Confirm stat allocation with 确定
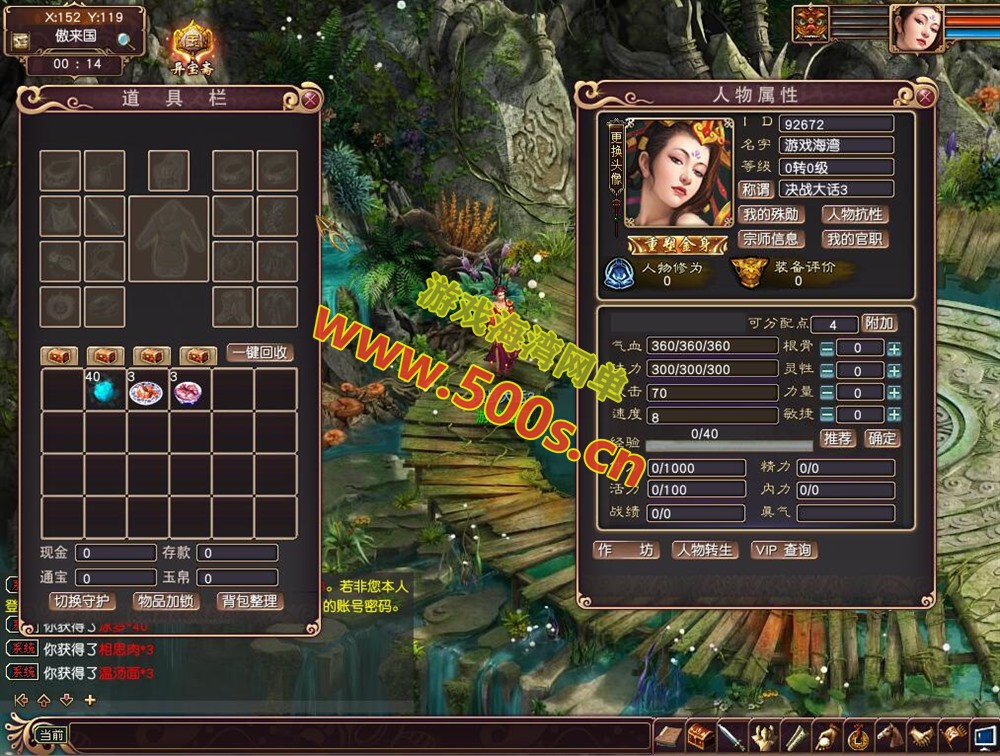 881,438
